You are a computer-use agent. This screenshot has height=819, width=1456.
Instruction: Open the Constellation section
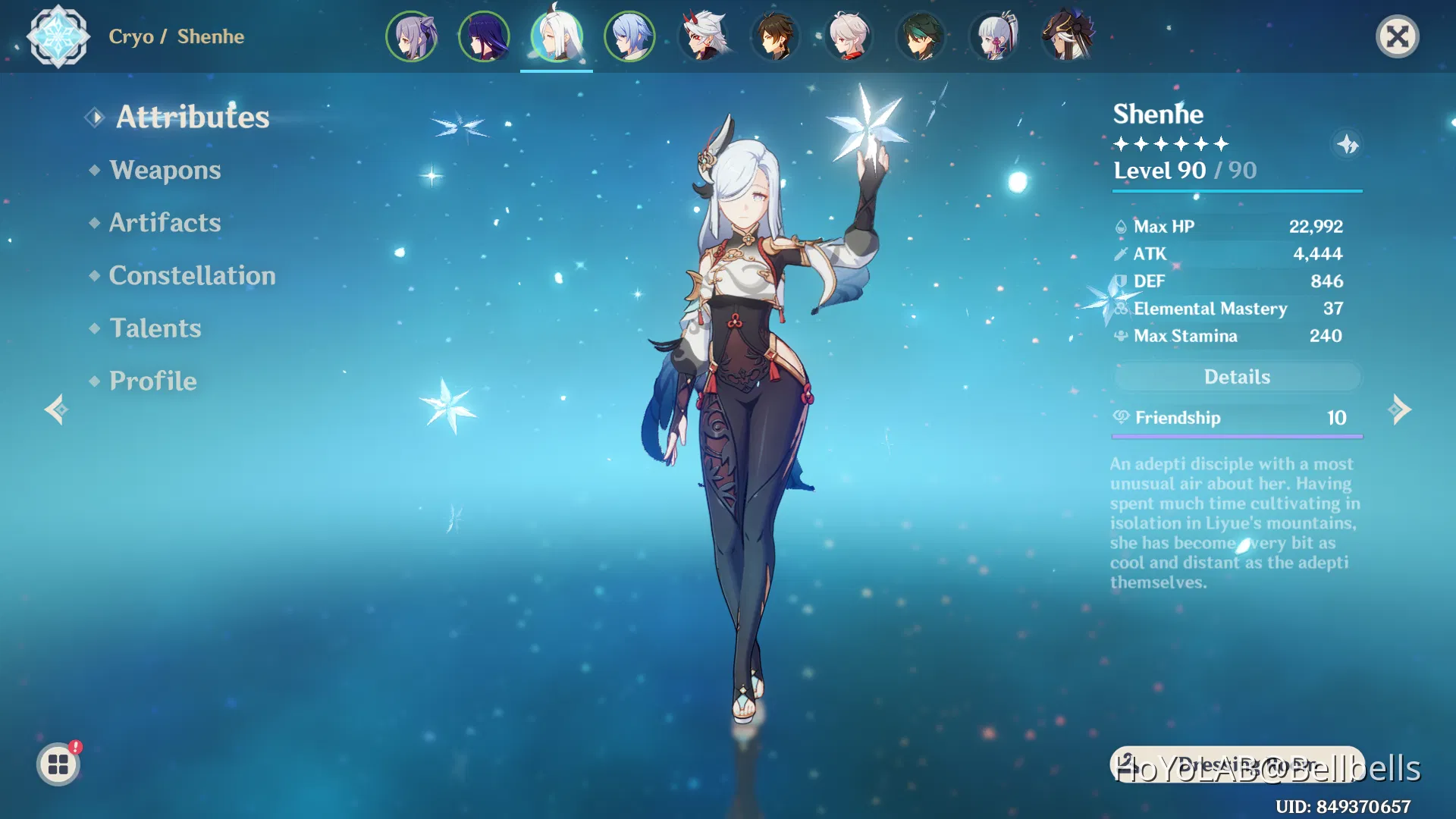click(192, 275)
